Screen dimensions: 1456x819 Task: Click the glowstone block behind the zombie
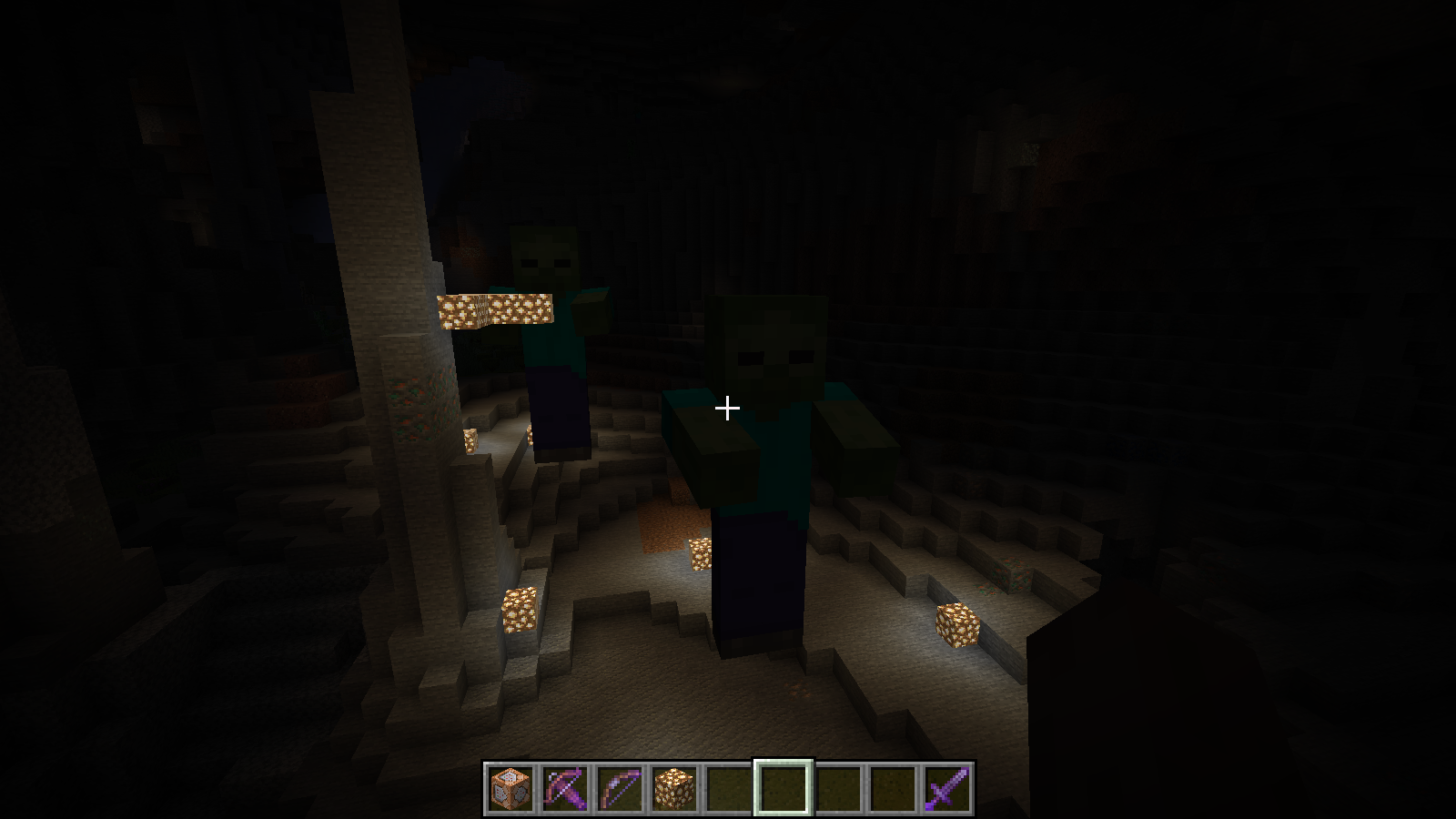point(703,555)
